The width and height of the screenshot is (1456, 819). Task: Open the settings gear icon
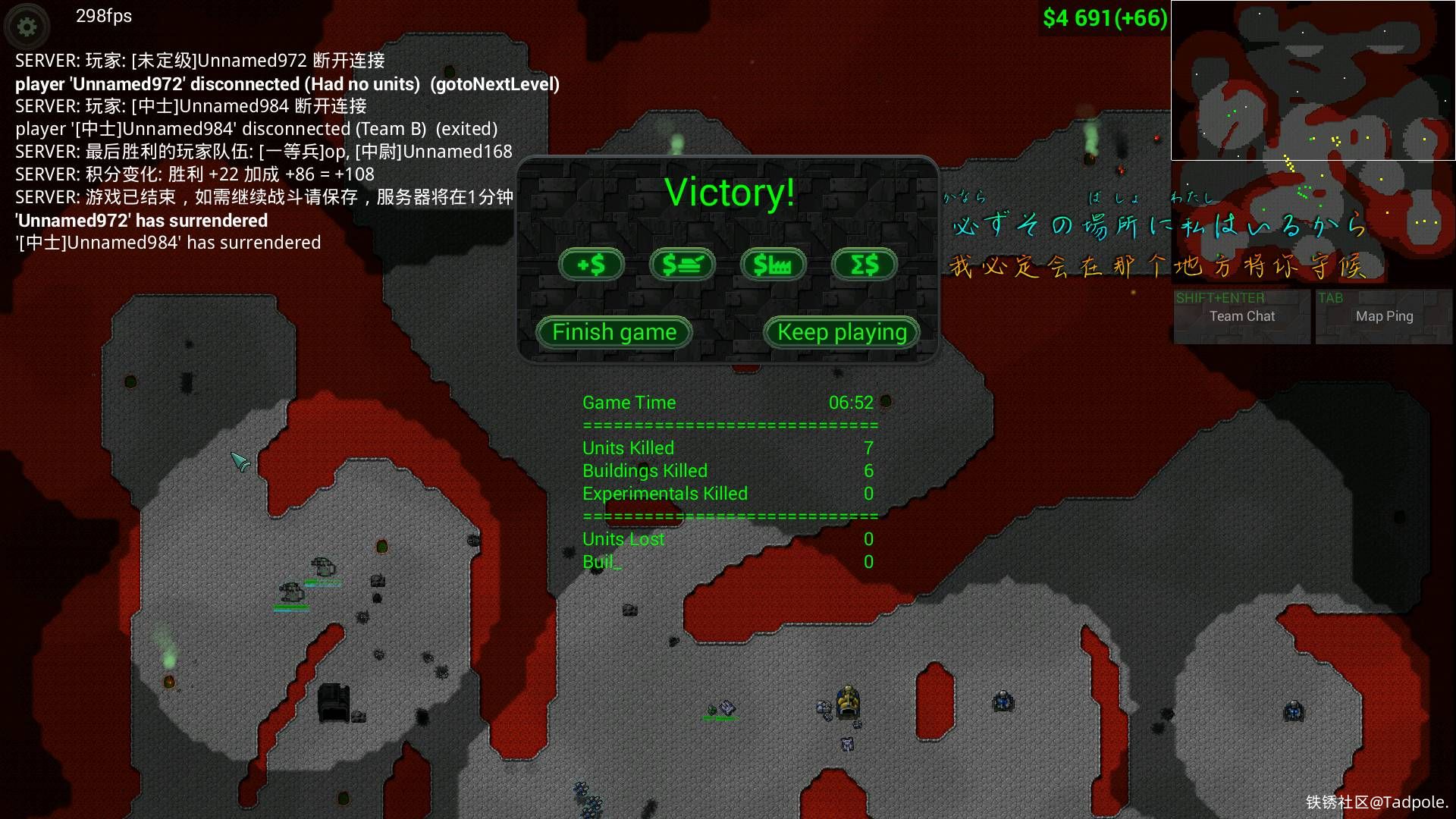coord(27,27)
